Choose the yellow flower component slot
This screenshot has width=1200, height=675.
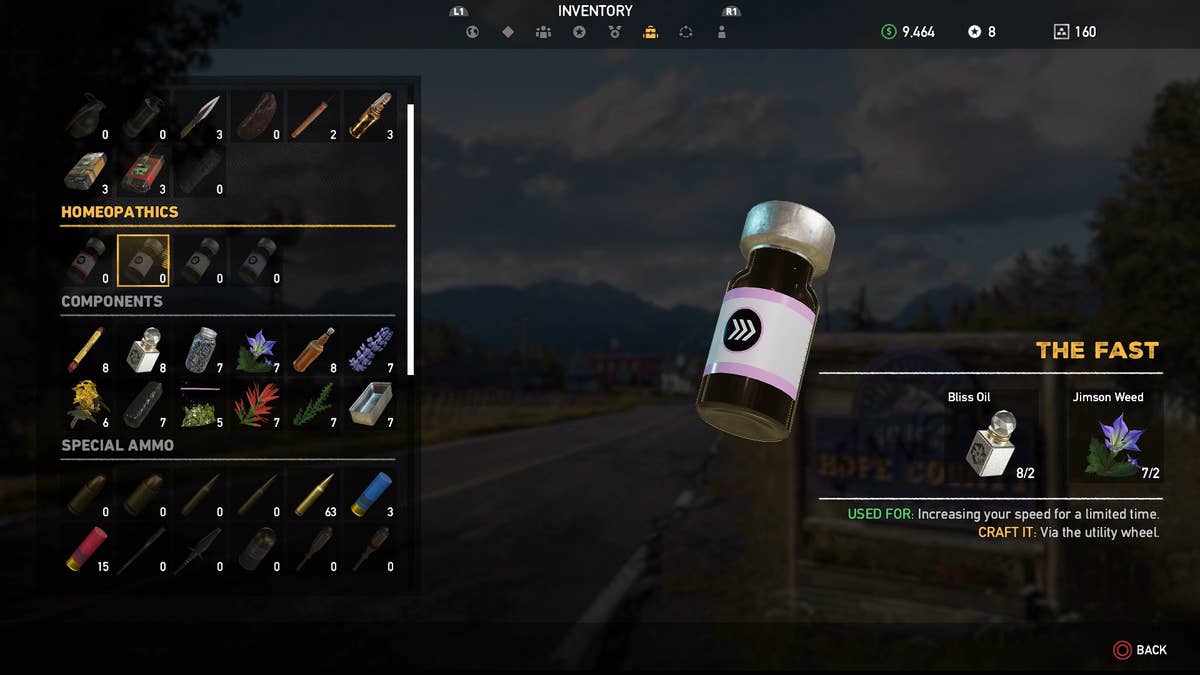(x=86, y=404)
